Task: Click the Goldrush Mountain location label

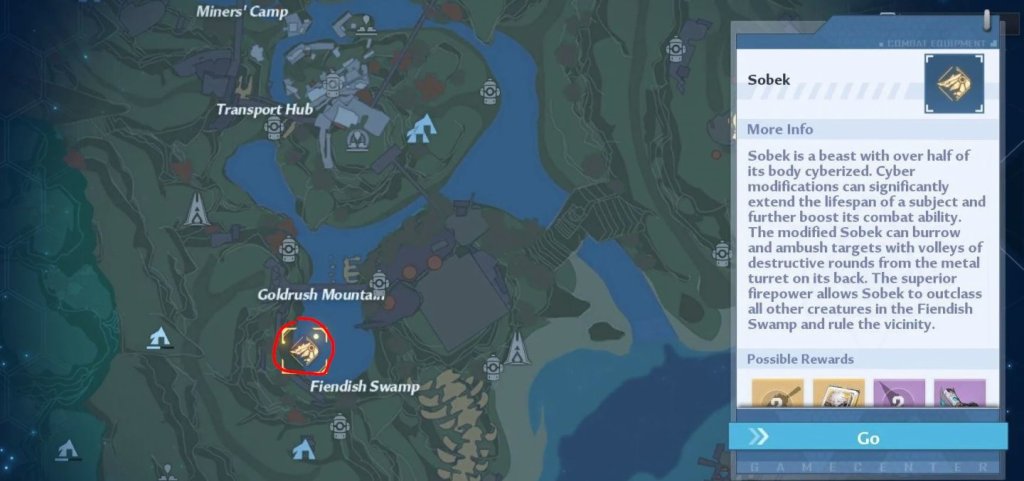Action: click(321, 295)
